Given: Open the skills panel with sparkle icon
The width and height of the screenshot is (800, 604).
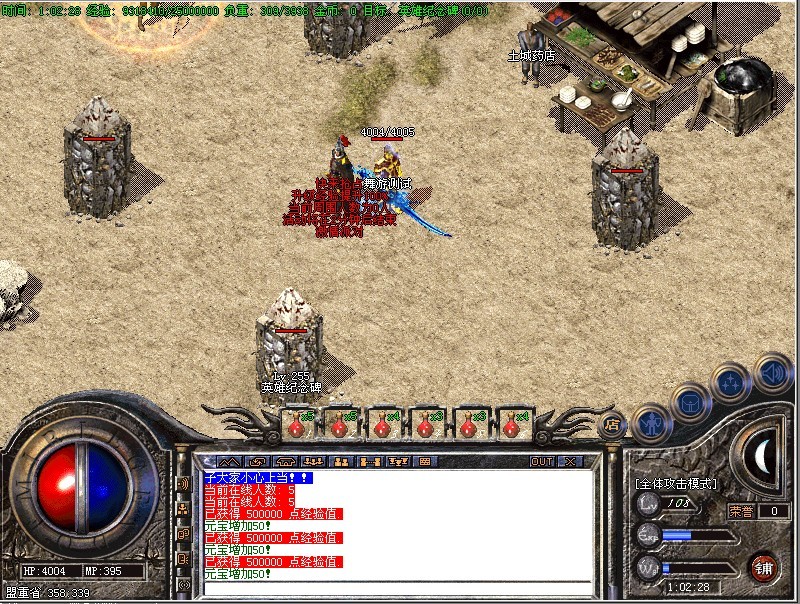Looking at the screenshot, I should coord(731,383).
